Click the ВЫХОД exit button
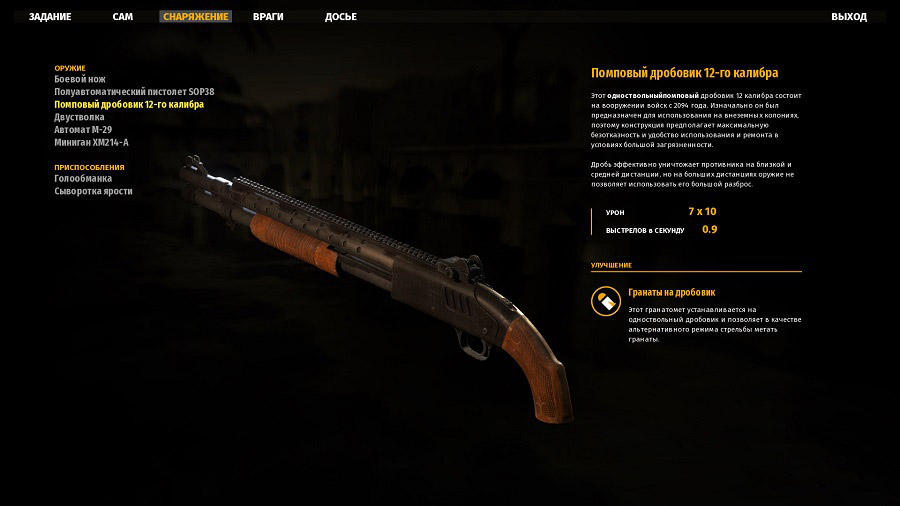 click(x=849, y=17)
